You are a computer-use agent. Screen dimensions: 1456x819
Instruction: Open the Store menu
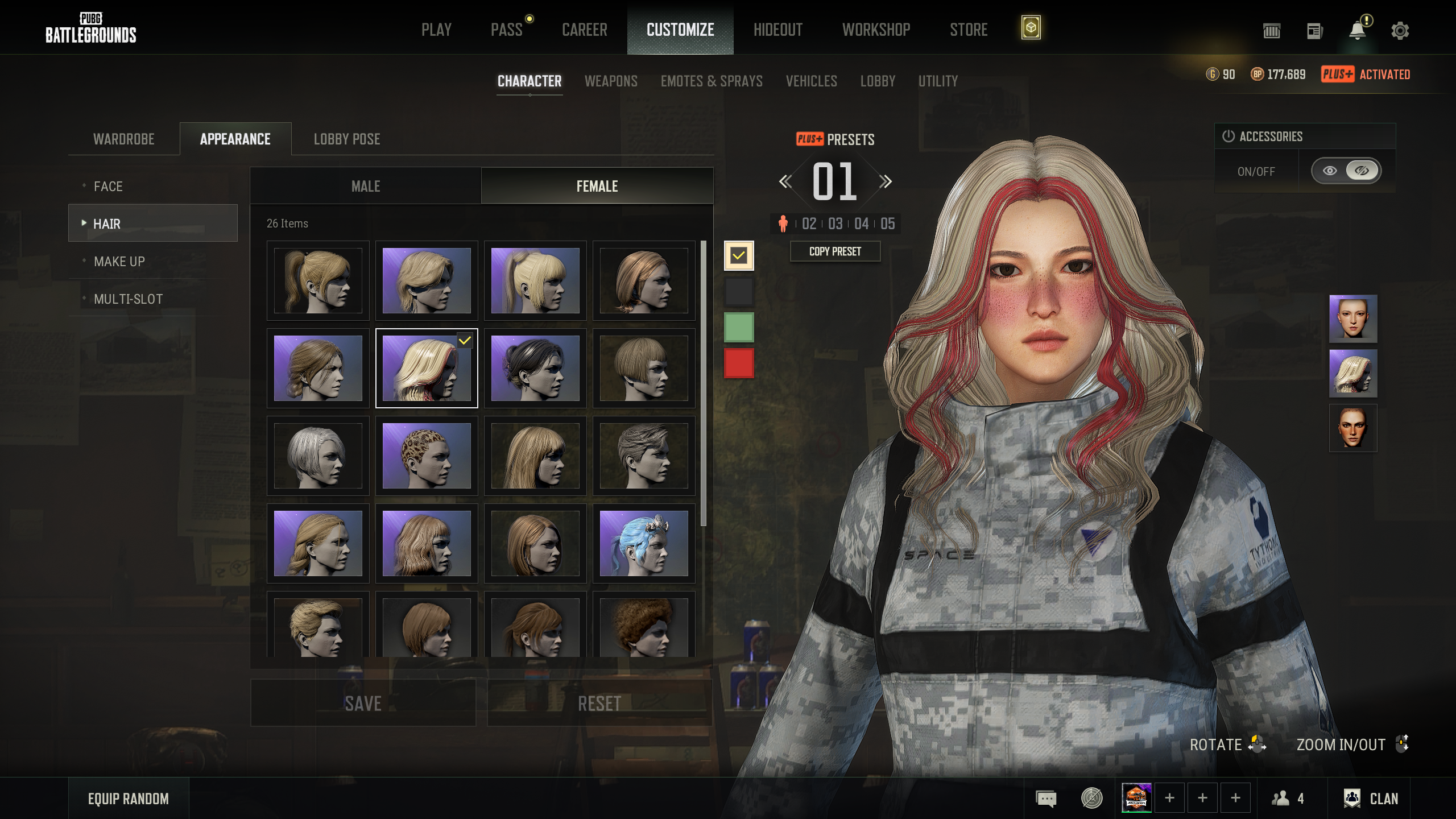(968, 30)
